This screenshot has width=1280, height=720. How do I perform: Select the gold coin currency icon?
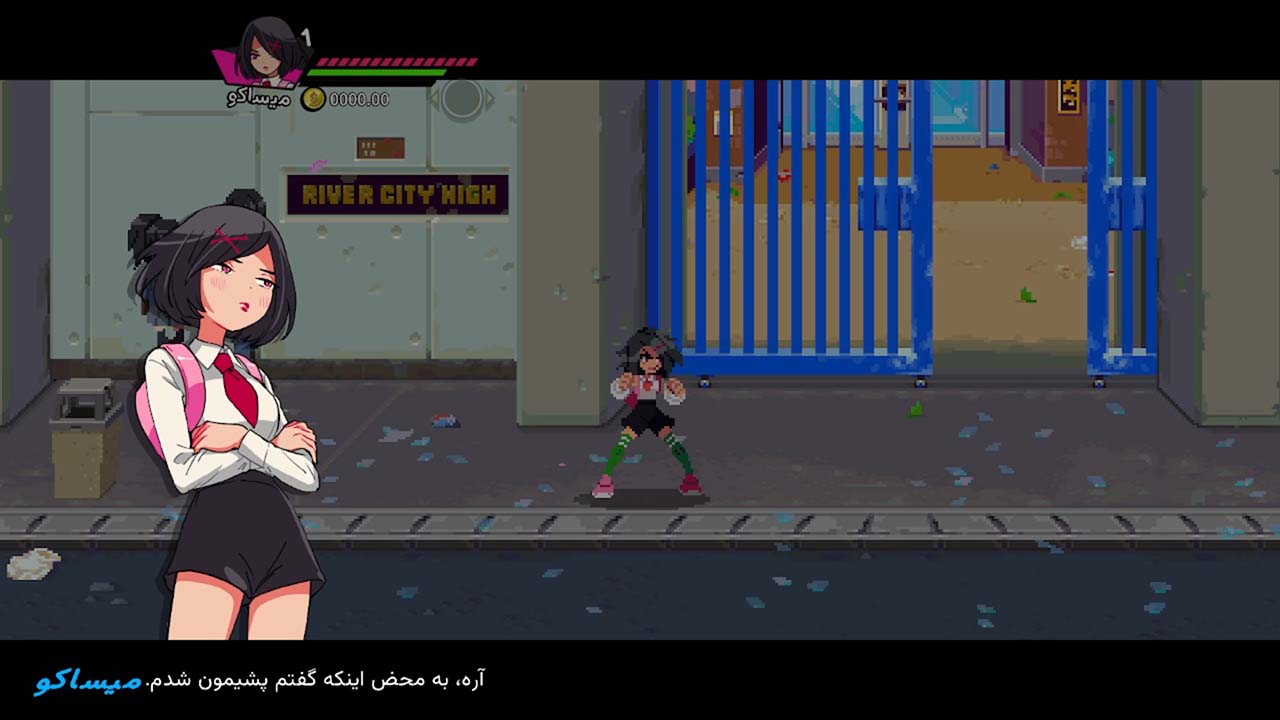pos(313,99)
